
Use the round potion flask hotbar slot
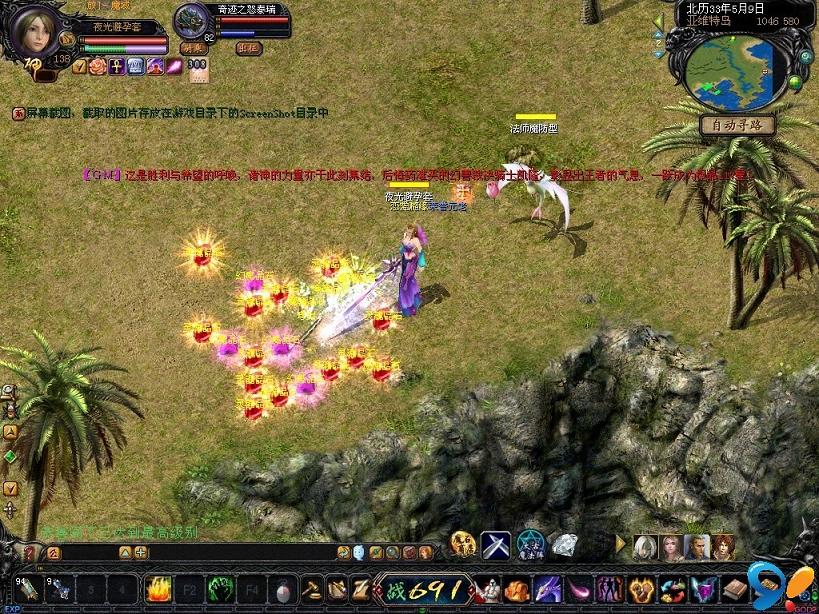(x=283, y=587)
